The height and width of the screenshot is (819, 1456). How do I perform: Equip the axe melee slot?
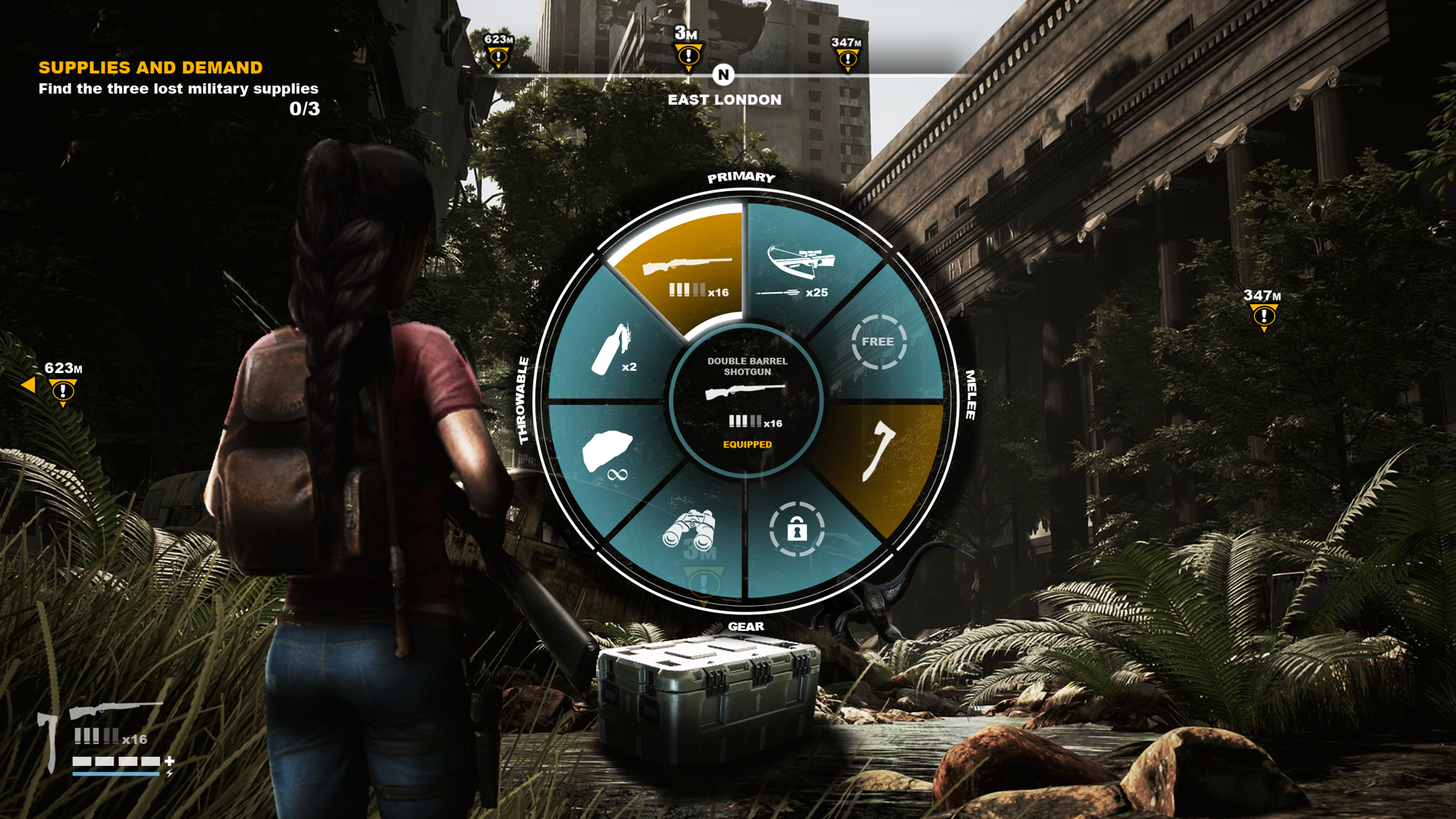(x=880, y=452)
